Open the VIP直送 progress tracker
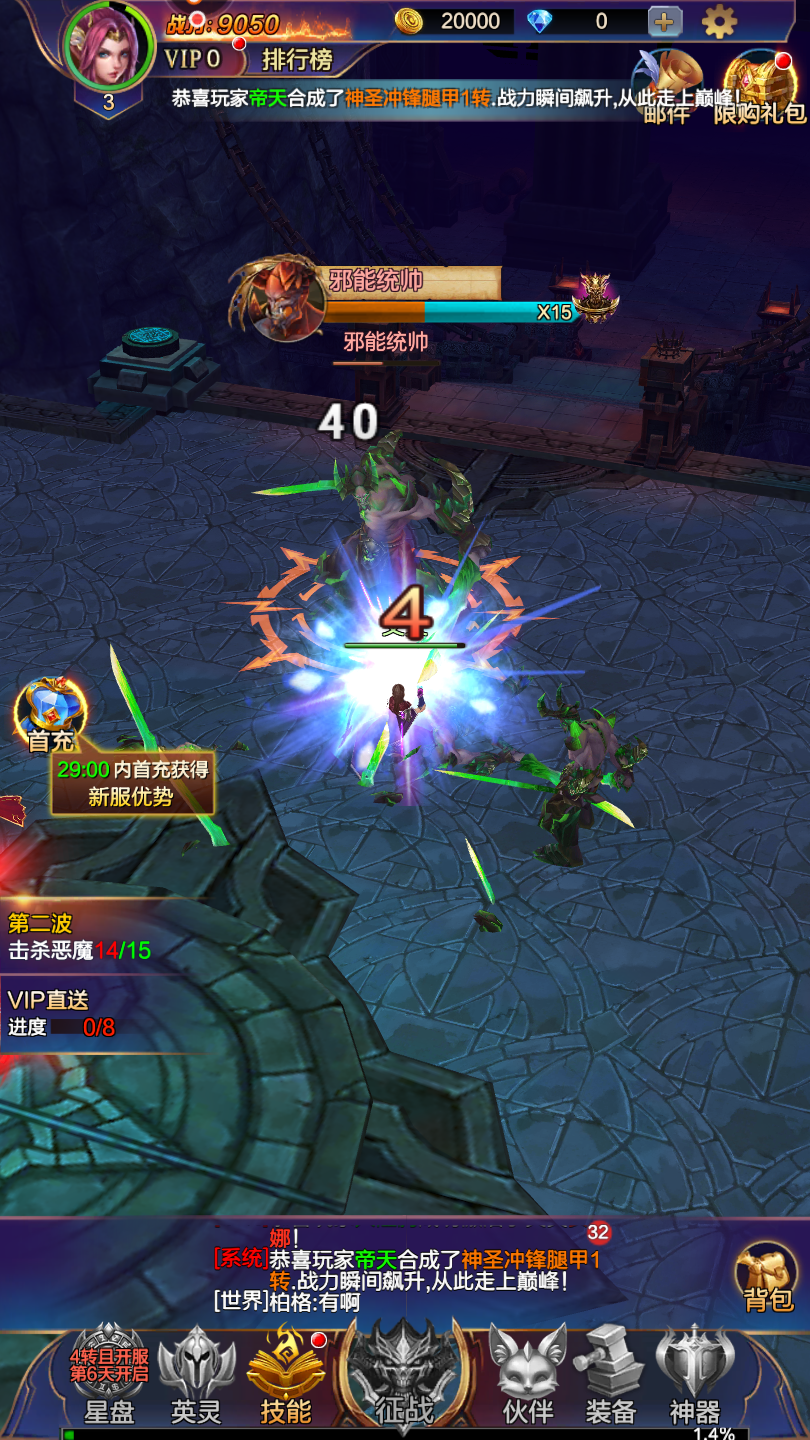Image resolution: width=810 pixels, height=1440 pixels. [x=62, y=1013]
